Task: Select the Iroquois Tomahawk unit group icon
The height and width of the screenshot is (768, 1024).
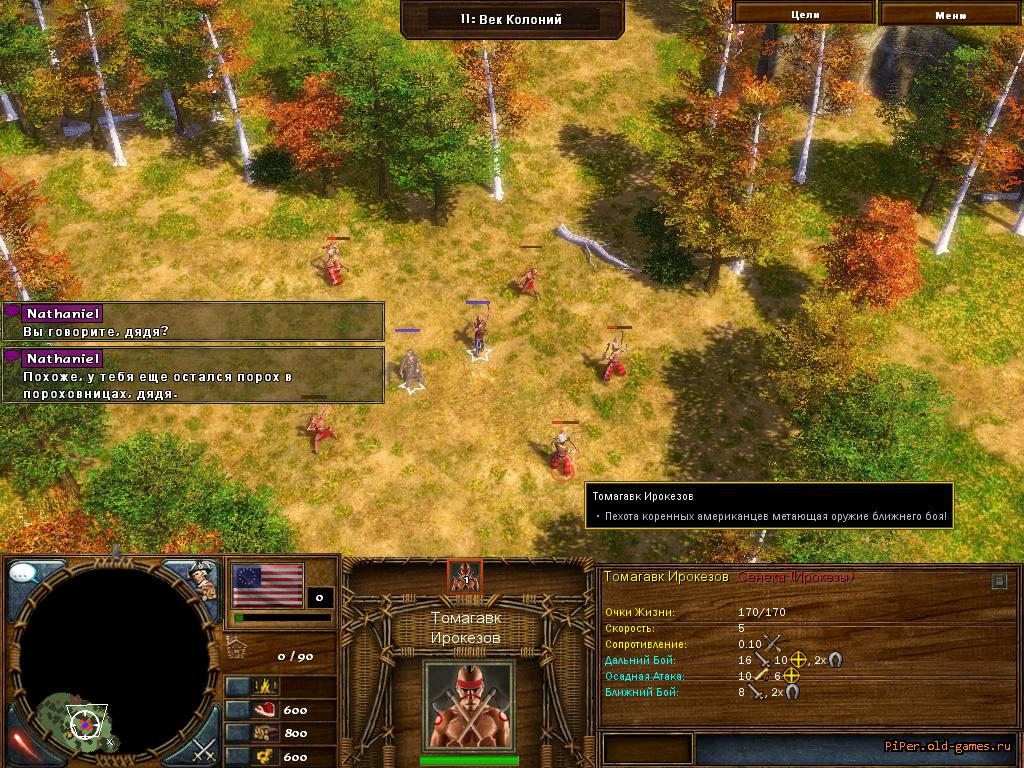Action: pyautogui.click(x=465, y=576)
